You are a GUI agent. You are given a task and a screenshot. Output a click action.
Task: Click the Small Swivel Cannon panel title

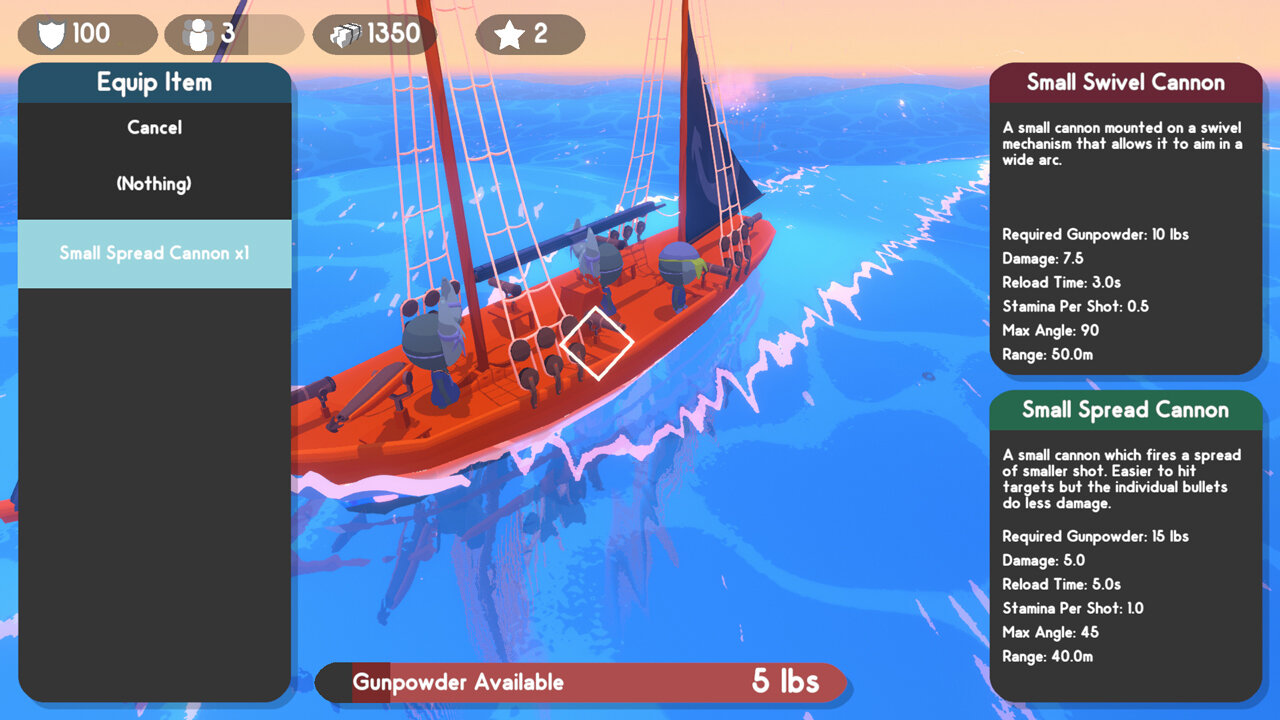(1126, 82)
